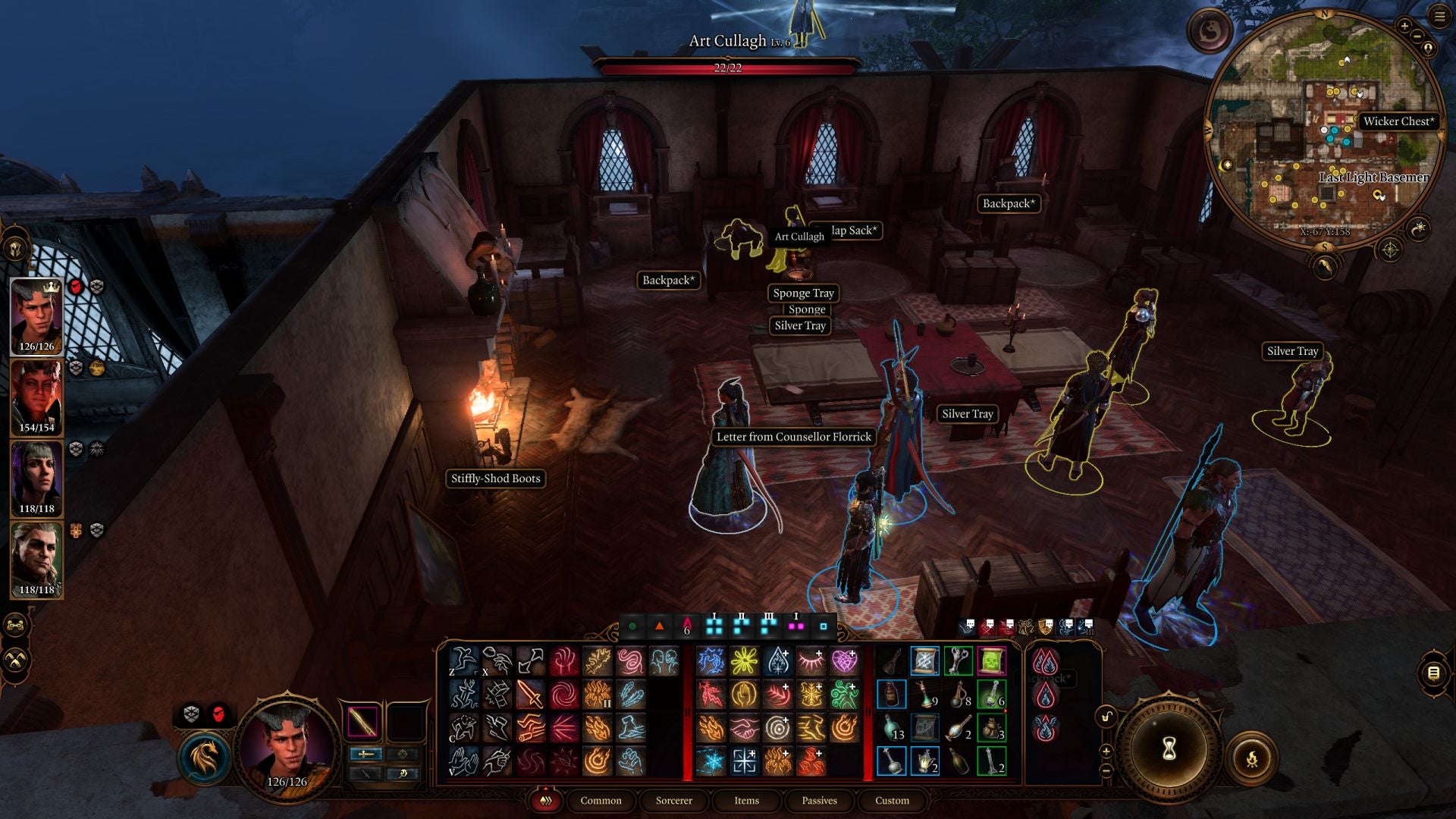Click the Silver Tray label near the table
Screen dimensions: 1456x819
tap(967, 414)
